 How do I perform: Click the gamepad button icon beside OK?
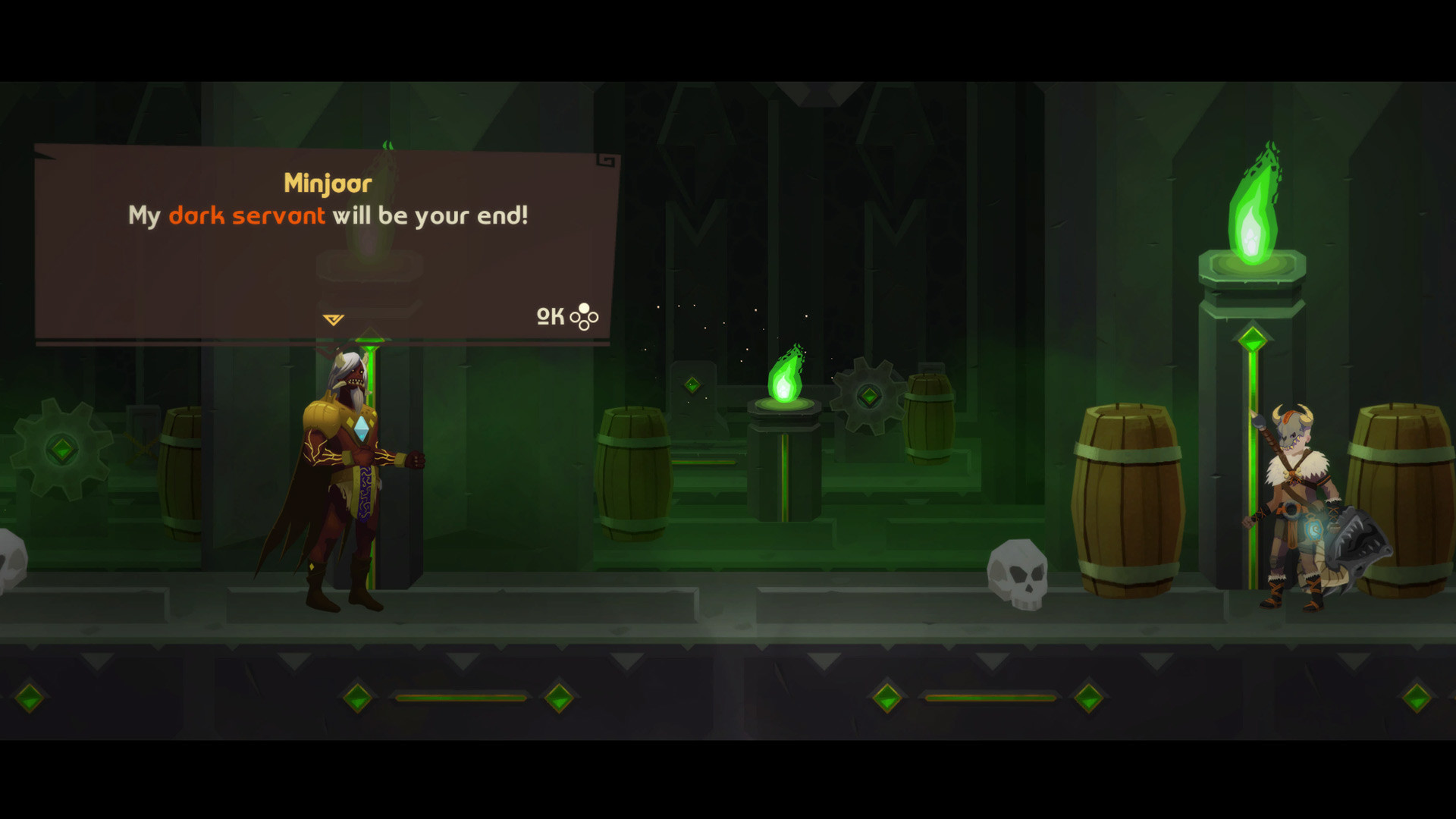(582, 317)
